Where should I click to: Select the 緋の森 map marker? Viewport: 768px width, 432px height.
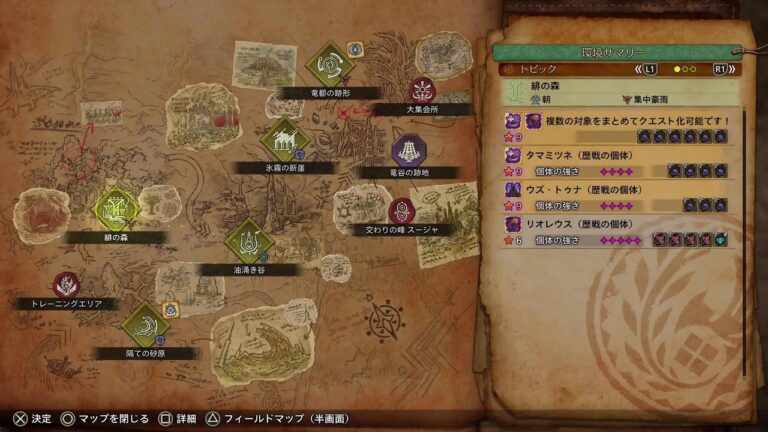[116, 210]
